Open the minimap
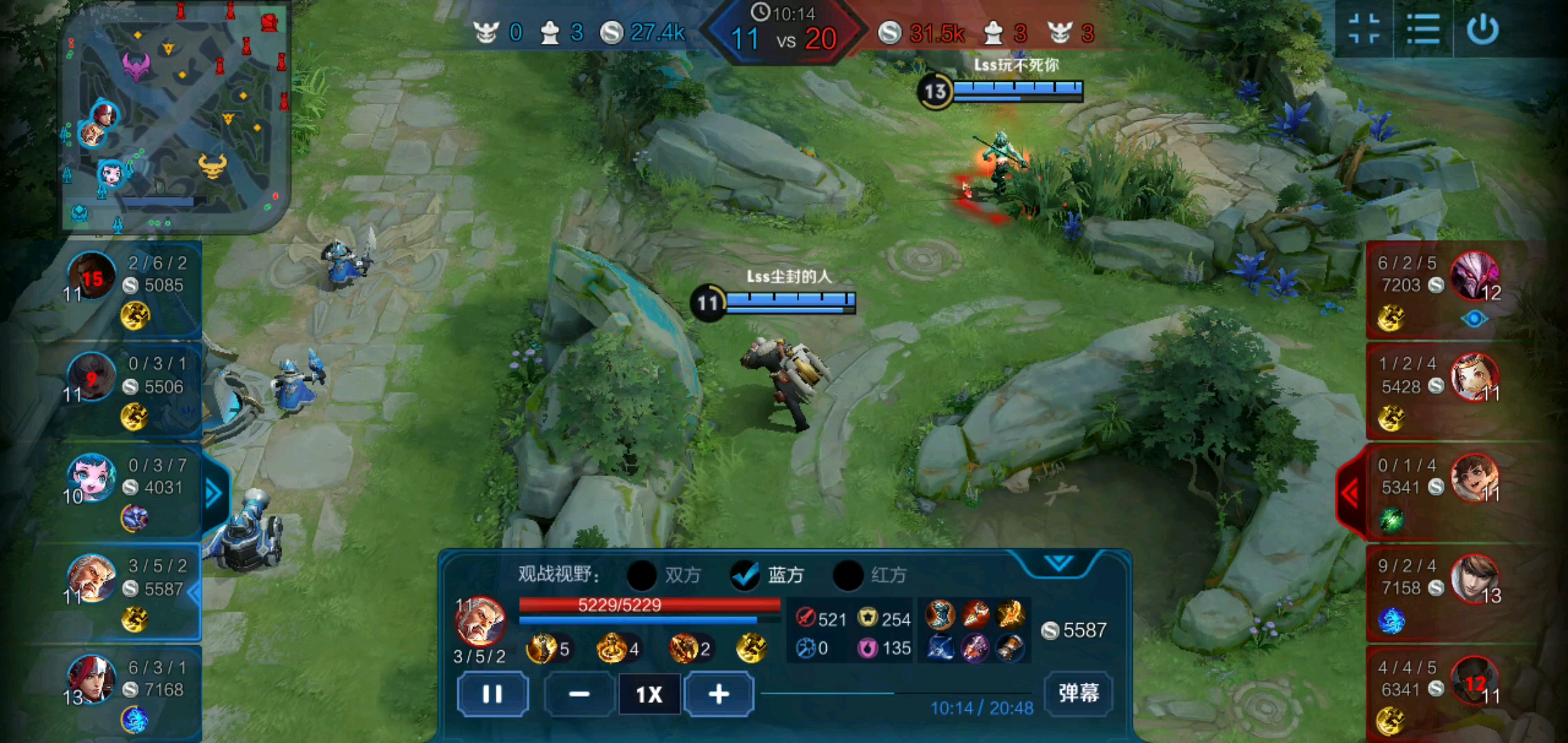 175,117
